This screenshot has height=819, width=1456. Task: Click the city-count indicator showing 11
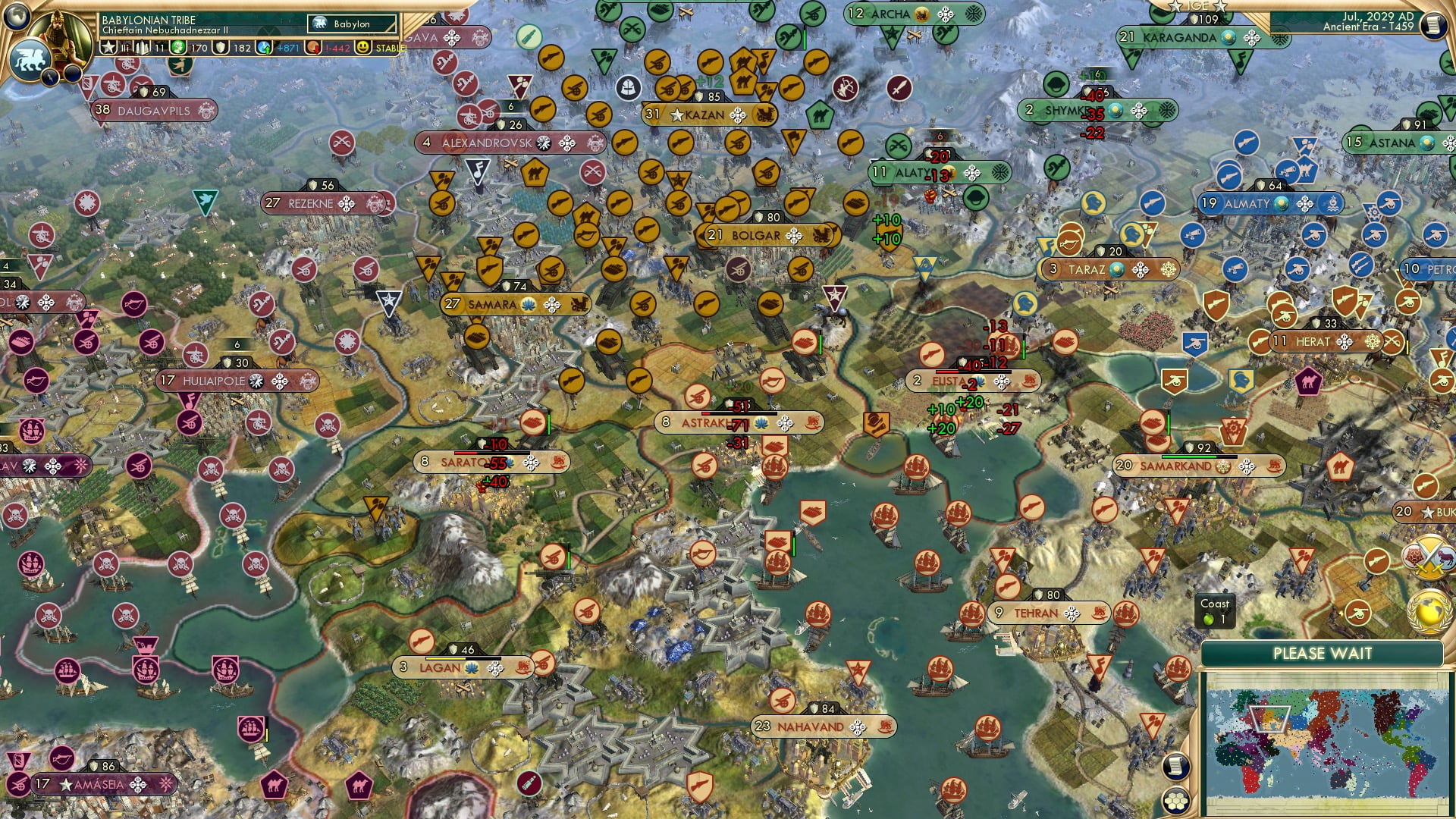(x=160, y=46)
